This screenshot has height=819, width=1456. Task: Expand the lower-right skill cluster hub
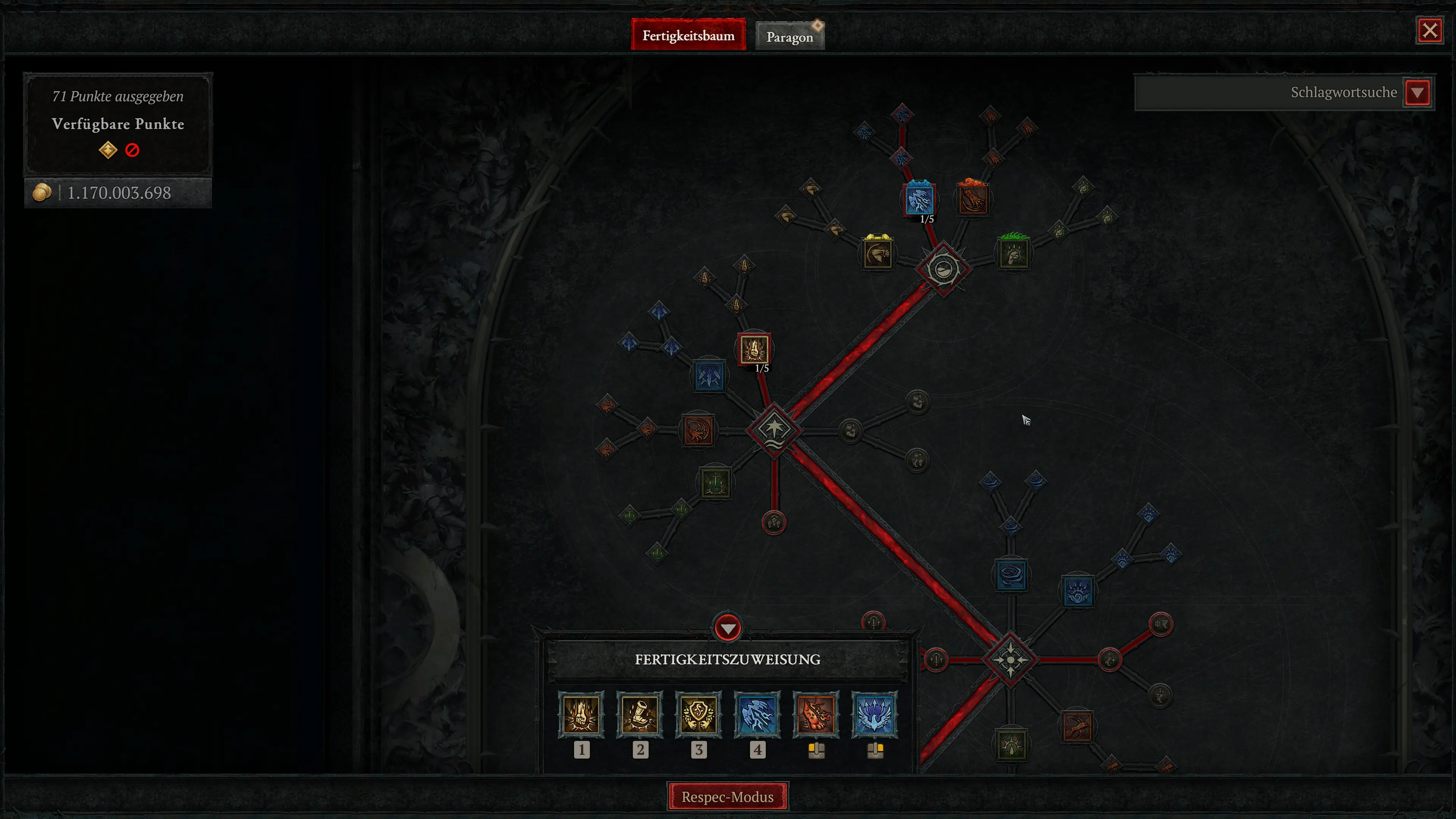tap(1011, 659)
